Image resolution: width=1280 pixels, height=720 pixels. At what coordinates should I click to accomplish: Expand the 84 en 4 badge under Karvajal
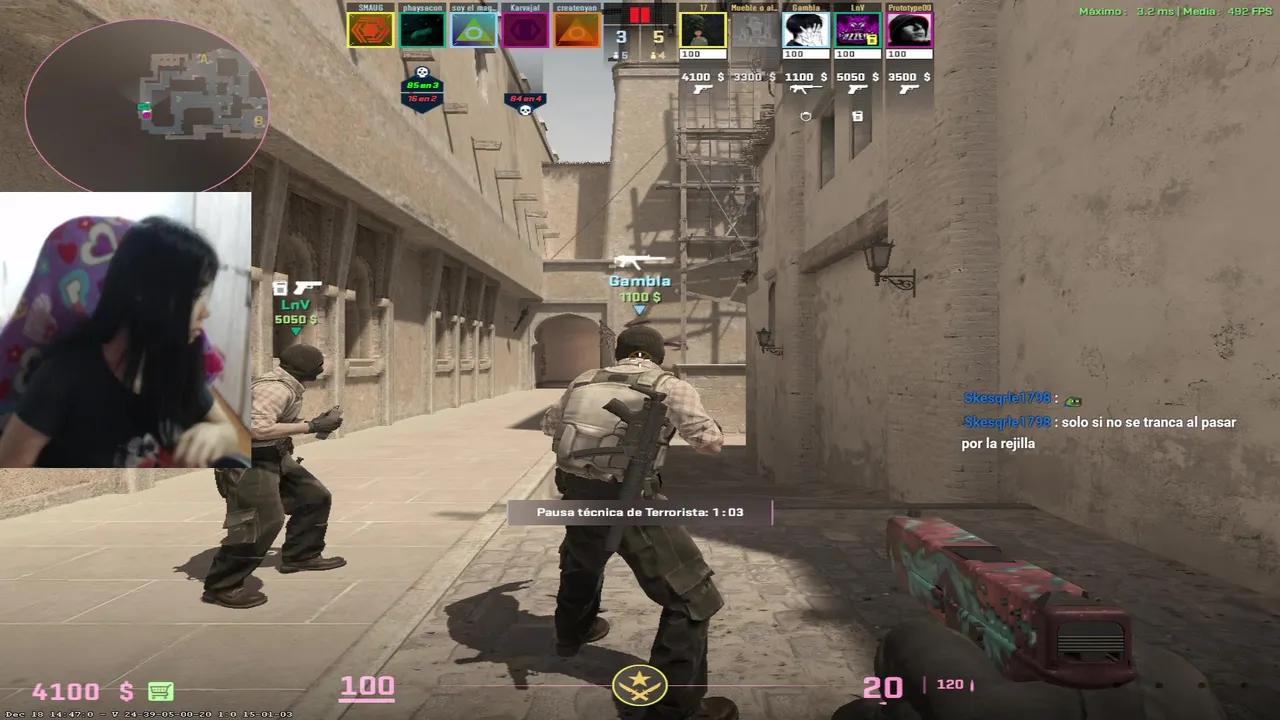click(x=524, y=100)
